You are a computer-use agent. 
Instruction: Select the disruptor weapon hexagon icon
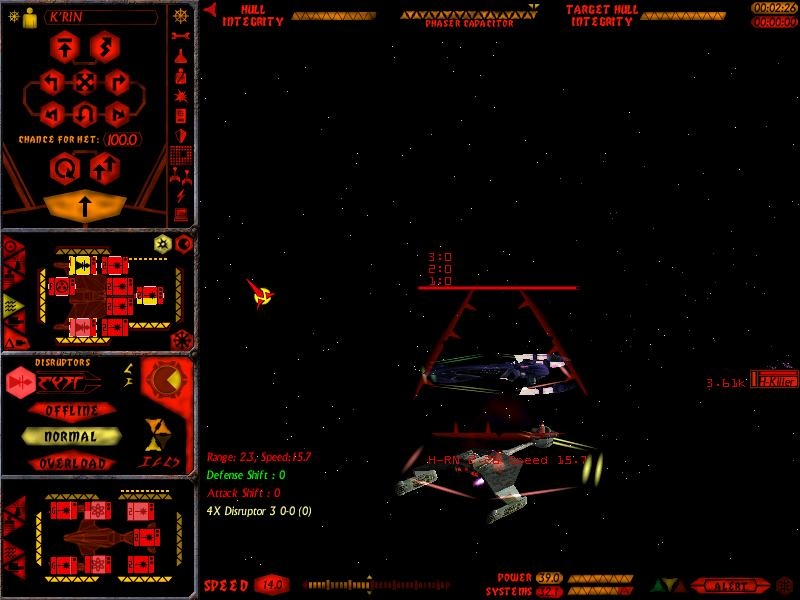(19, 381)
